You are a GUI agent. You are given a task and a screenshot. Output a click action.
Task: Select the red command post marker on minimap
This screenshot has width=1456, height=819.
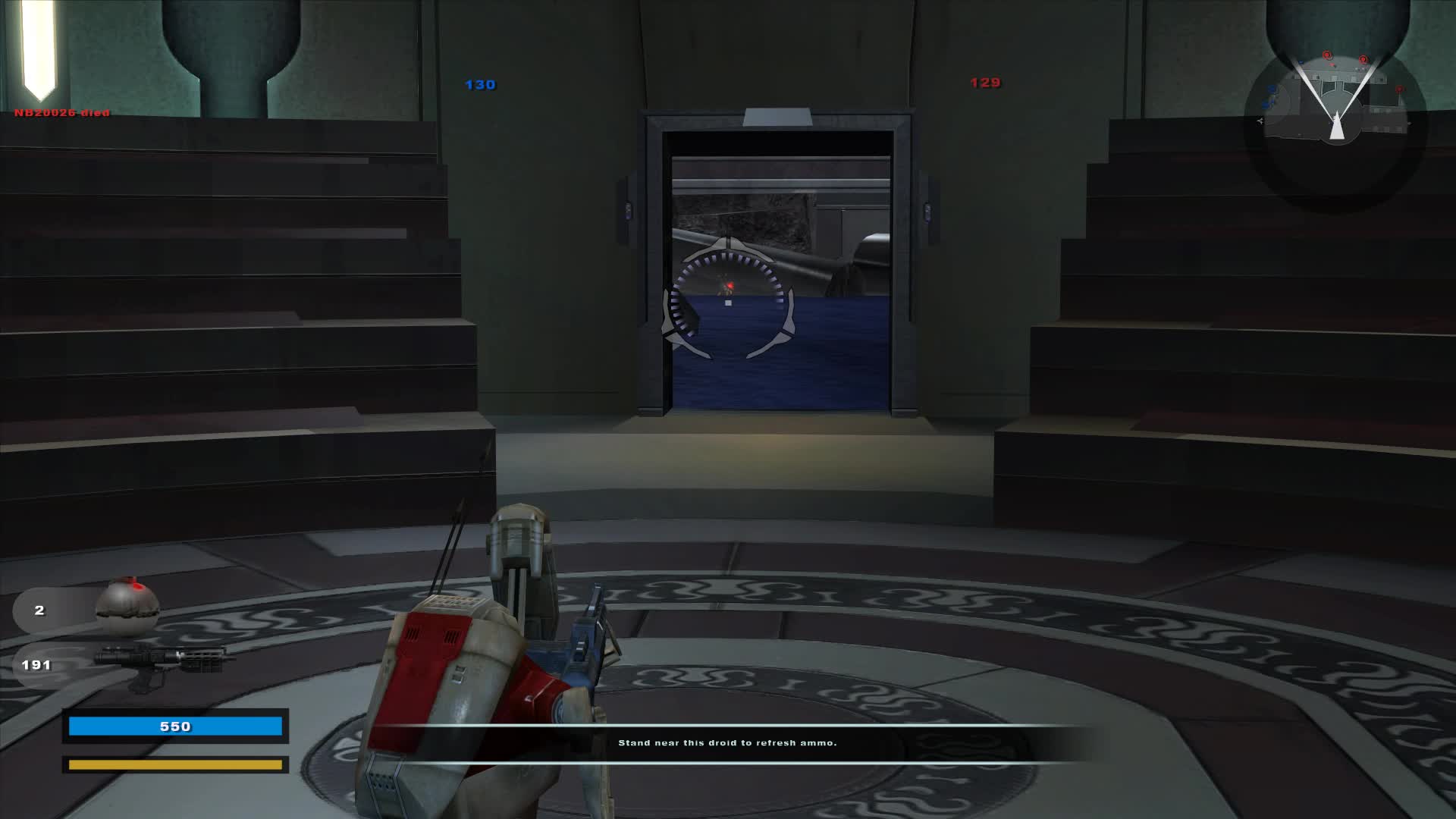pyautogui.click(x=1326, y=55)
